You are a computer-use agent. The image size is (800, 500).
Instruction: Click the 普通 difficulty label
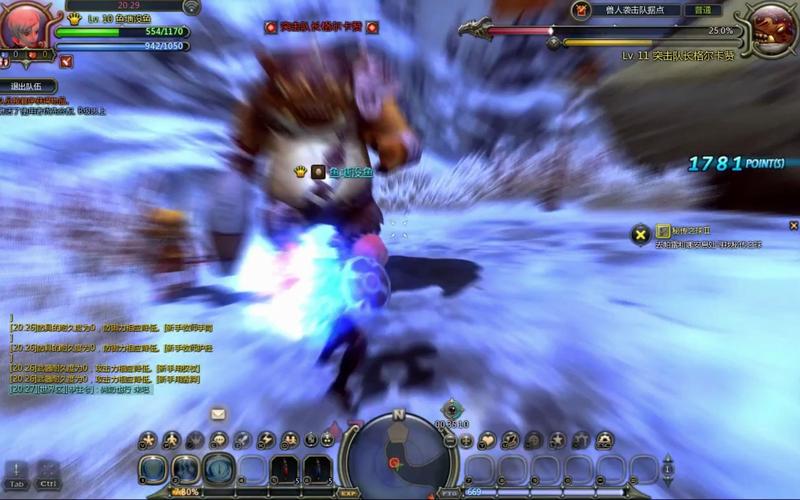(x=702, y=10)
